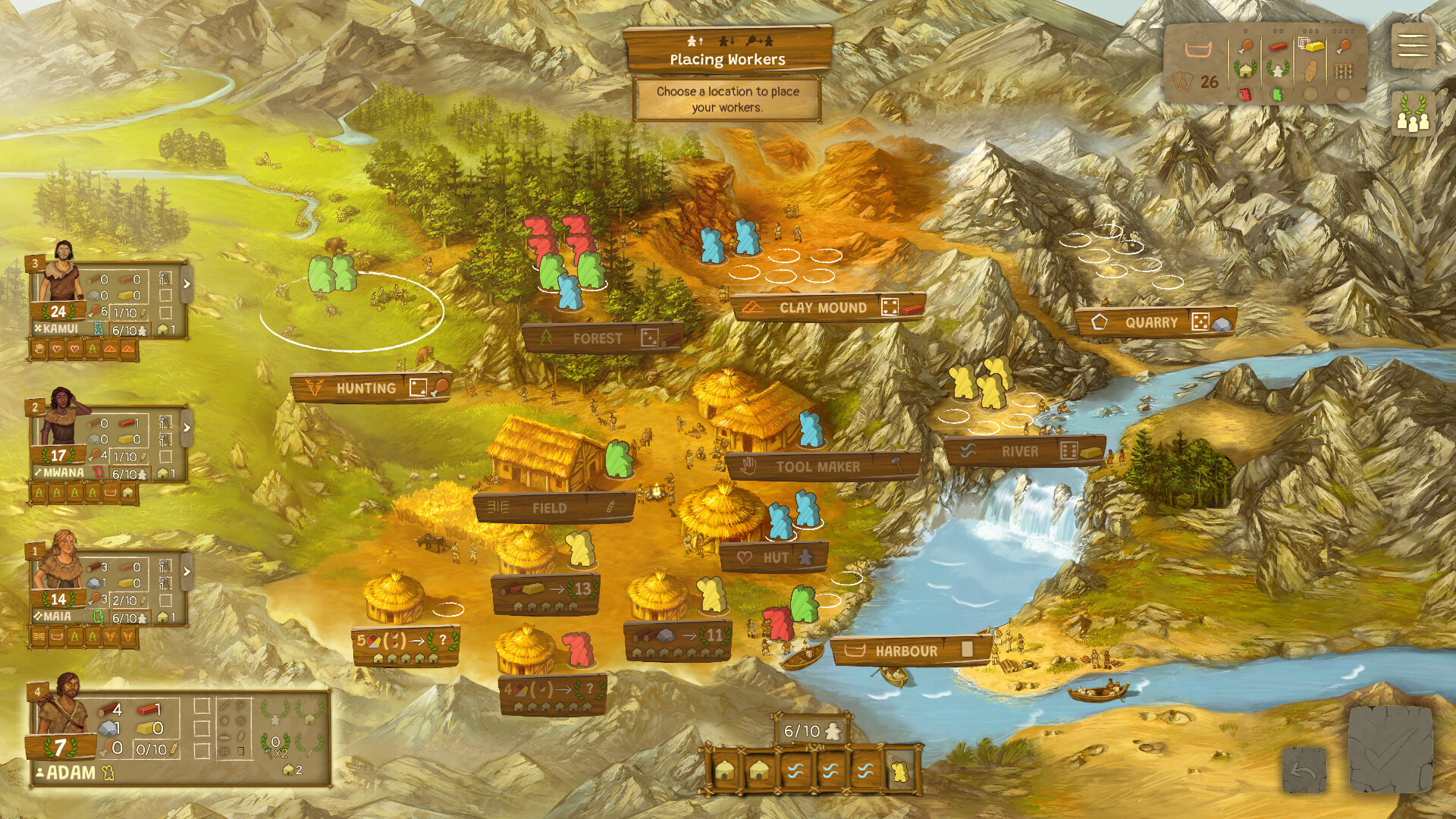1456x819 pixels.
Task: Select the 11-point building tile
Action: (x=678, y=639)
